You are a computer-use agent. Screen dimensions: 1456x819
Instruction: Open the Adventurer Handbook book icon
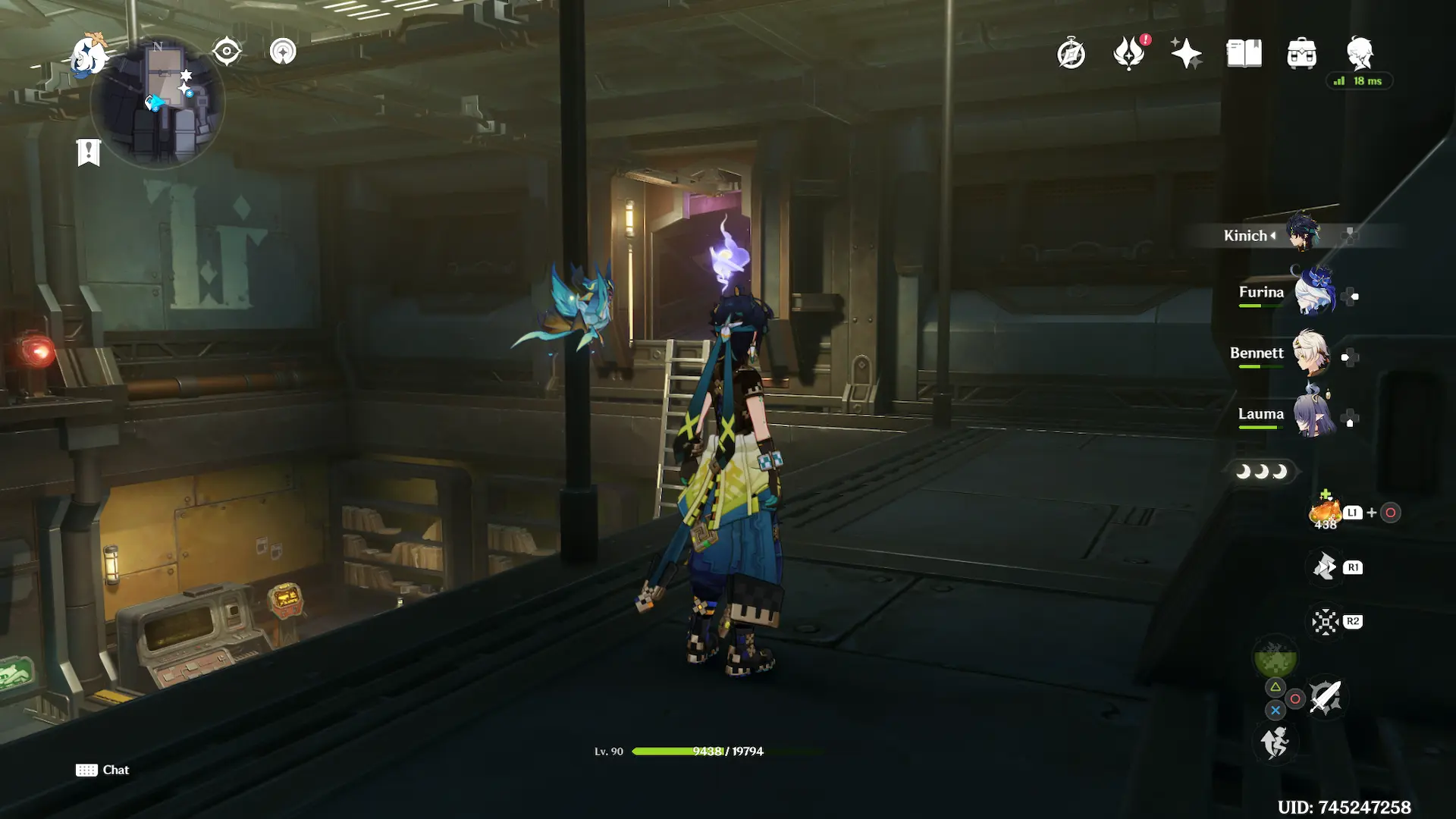click(x=1244, y=54)
